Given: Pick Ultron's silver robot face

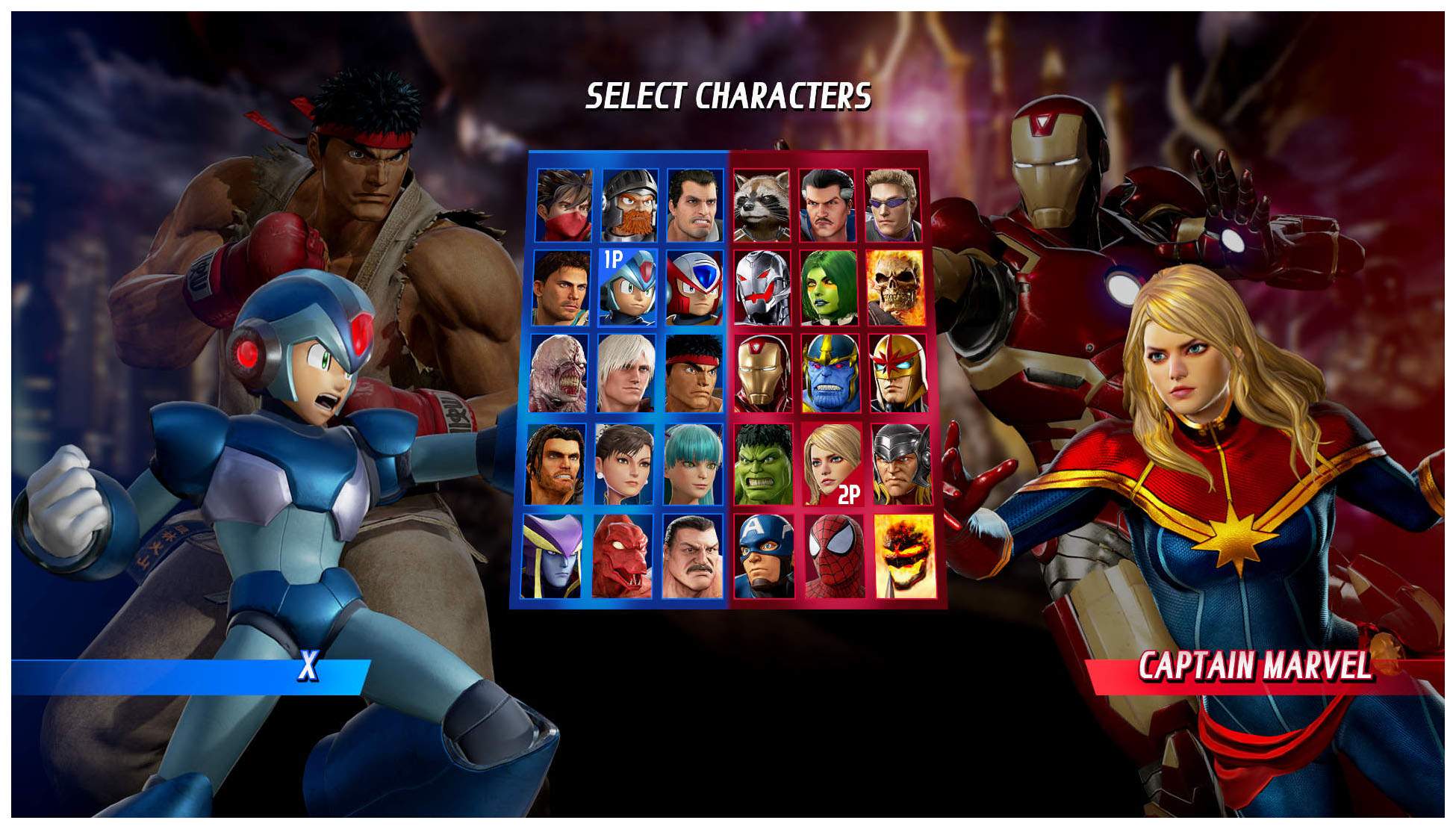Looking at the screenshot, I should tap(762, 288).
